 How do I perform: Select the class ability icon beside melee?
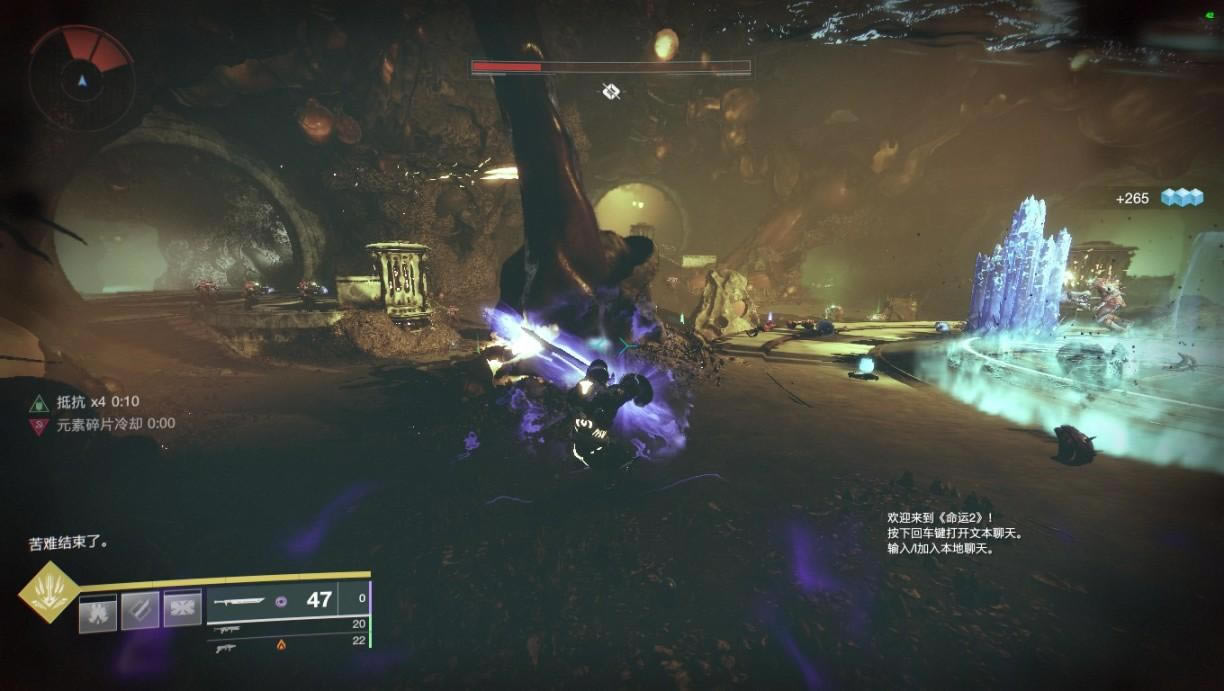point(182,608)
